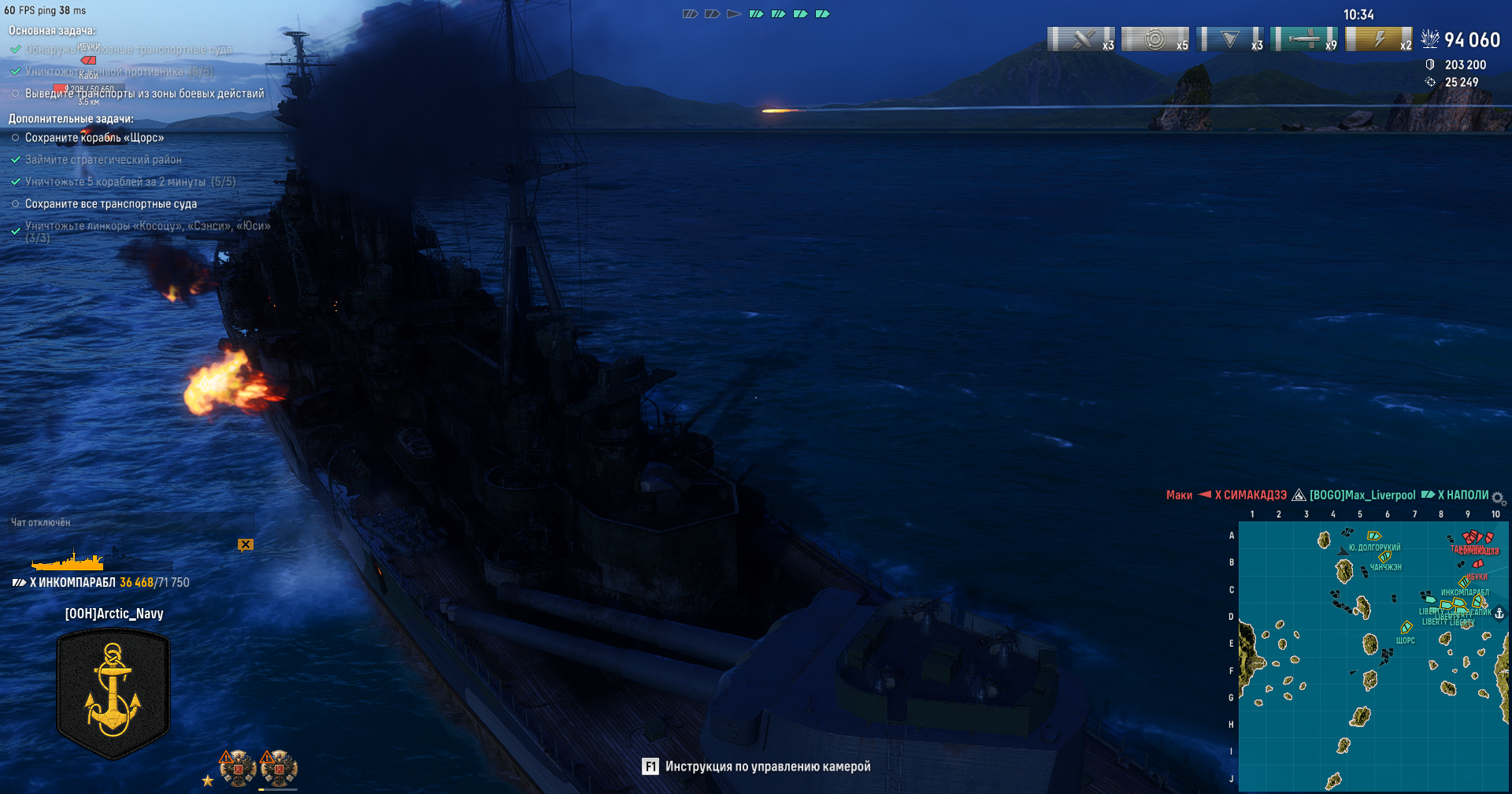Click the crossed shell ribbon x3
The image size is (1512, 794).
click(1081, 39)
